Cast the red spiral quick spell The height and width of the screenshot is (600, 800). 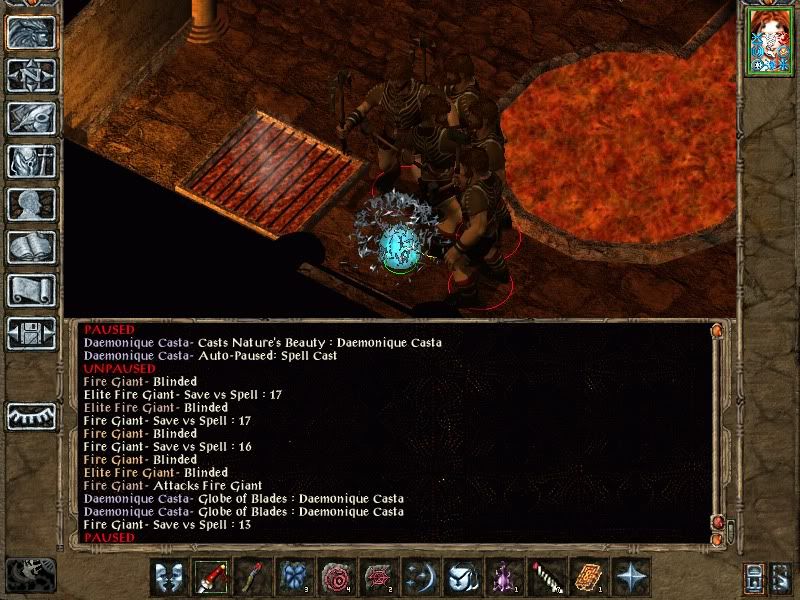click(x=337, y=577)
